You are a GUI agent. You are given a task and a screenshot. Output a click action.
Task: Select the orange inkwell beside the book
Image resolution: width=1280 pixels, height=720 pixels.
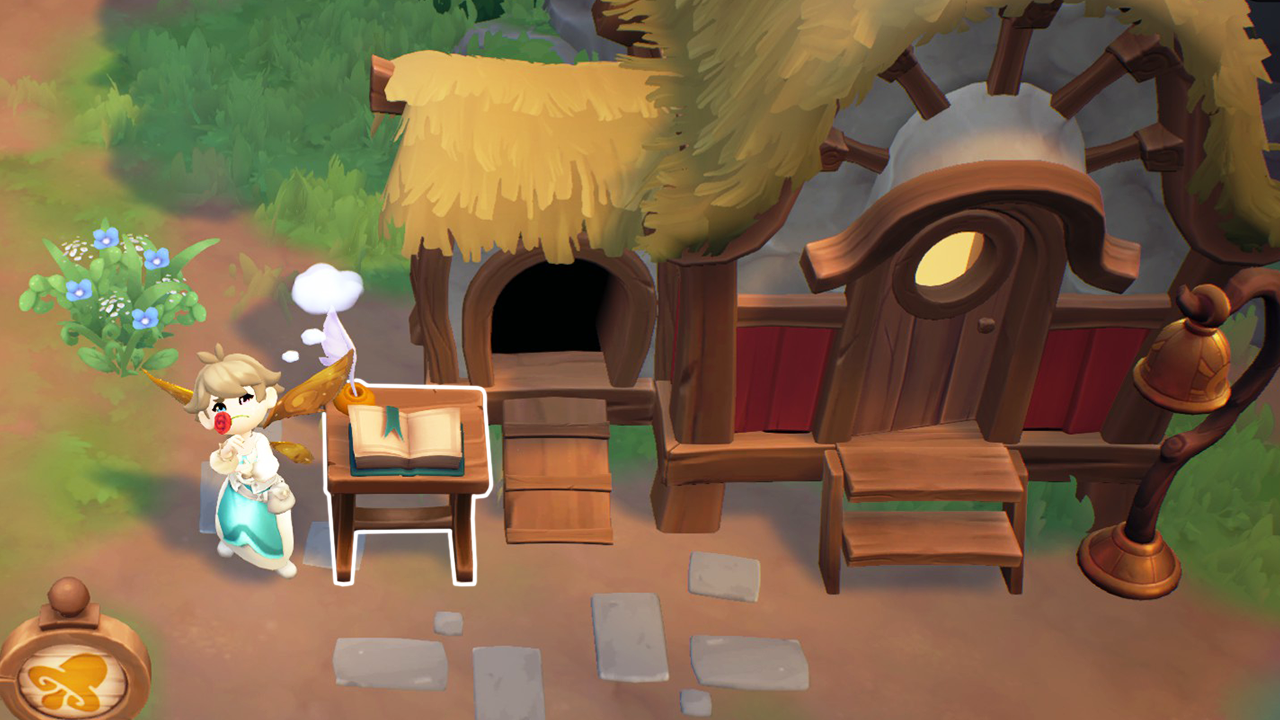pyautogui.click(x=353, y=396)
